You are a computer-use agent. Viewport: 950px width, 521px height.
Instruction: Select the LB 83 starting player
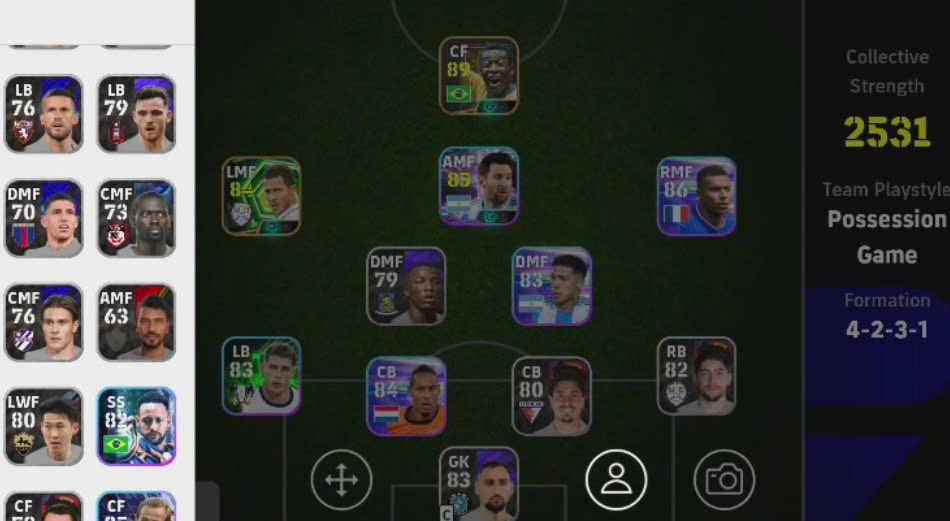pyautogui.click(x=261, y=376)
